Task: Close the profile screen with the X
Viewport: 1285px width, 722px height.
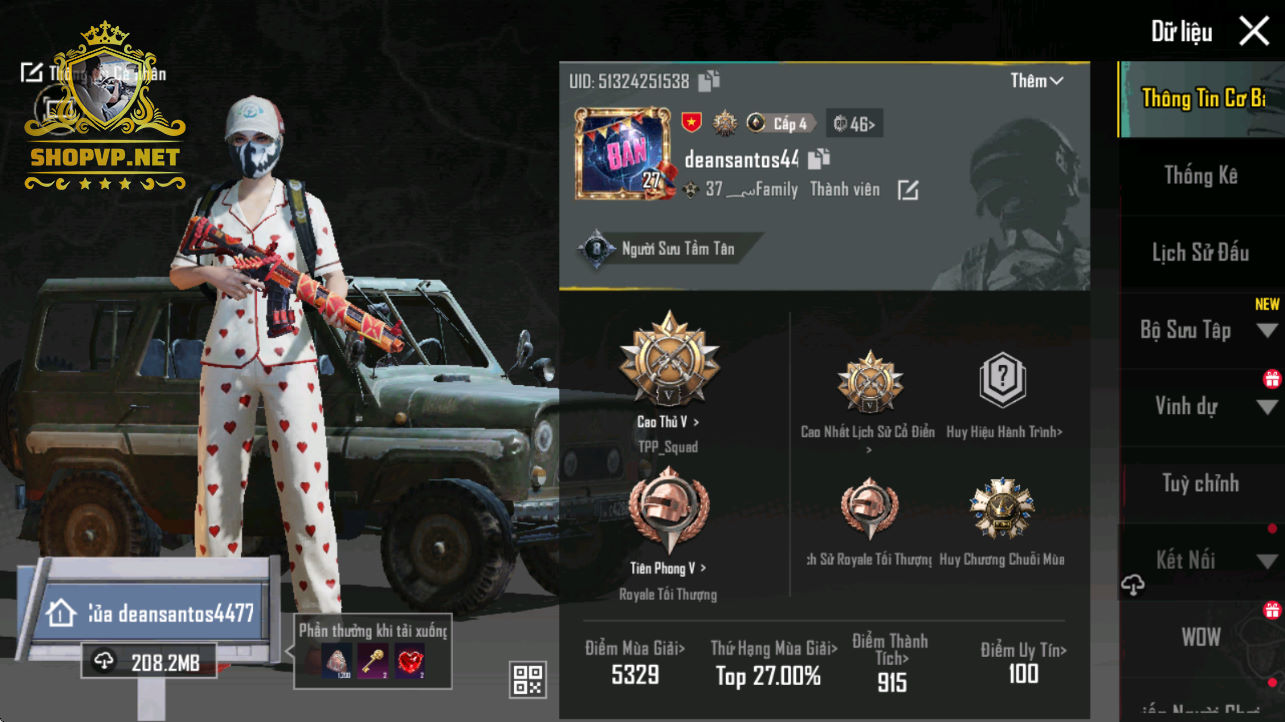Action: click(x=1254, y=31)
